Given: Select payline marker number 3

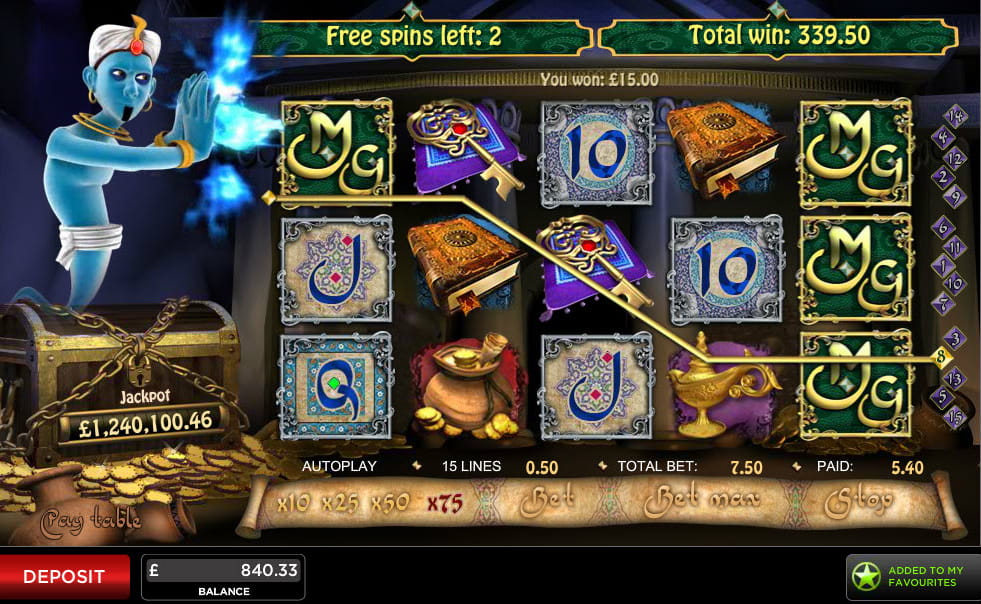Looking at the screenshot, I should (955, 337).
